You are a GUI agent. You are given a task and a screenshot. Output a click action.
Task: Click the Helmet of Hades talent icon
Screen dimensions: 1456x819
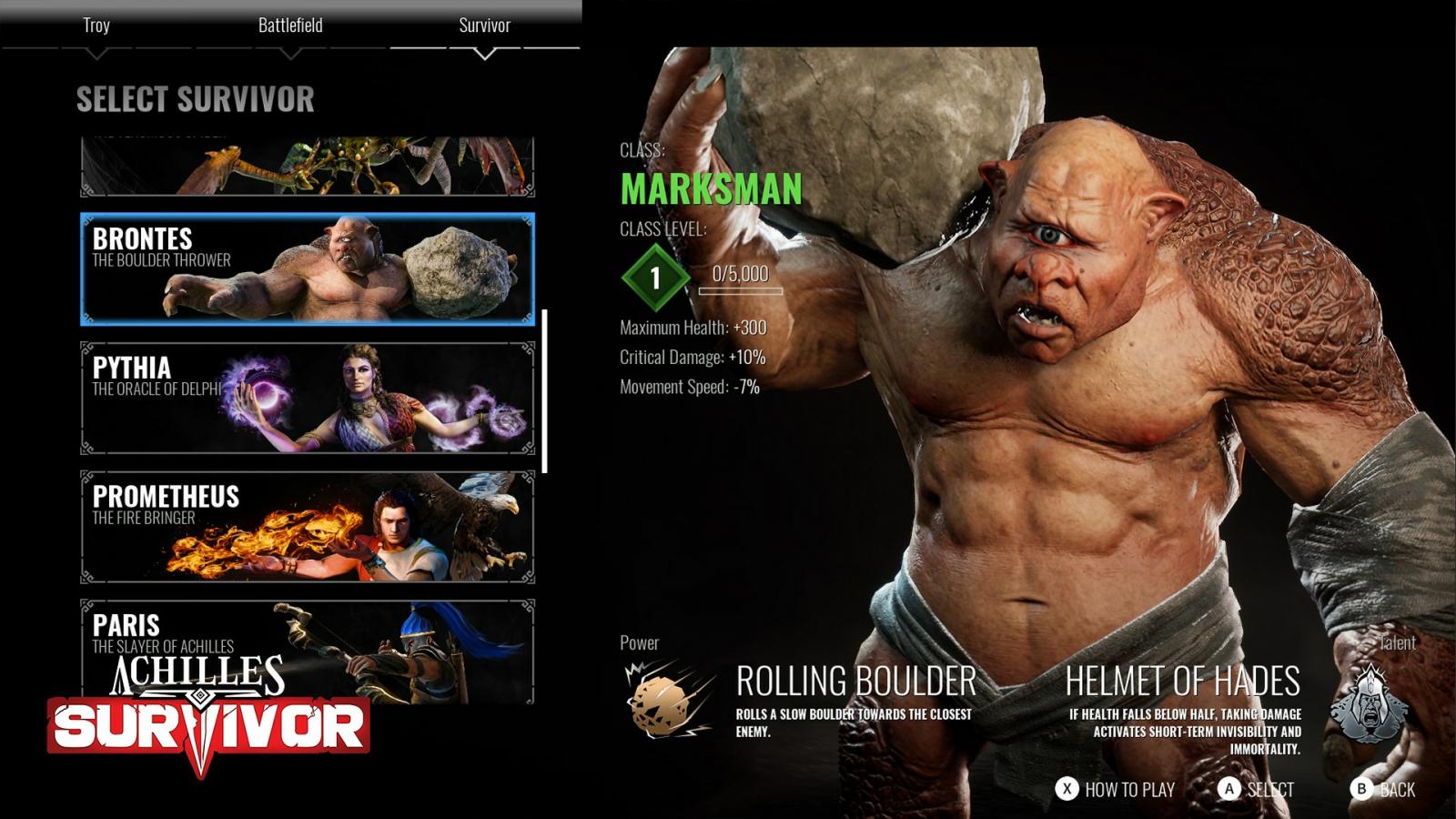pyautogui.click(x=1369, y=703)
